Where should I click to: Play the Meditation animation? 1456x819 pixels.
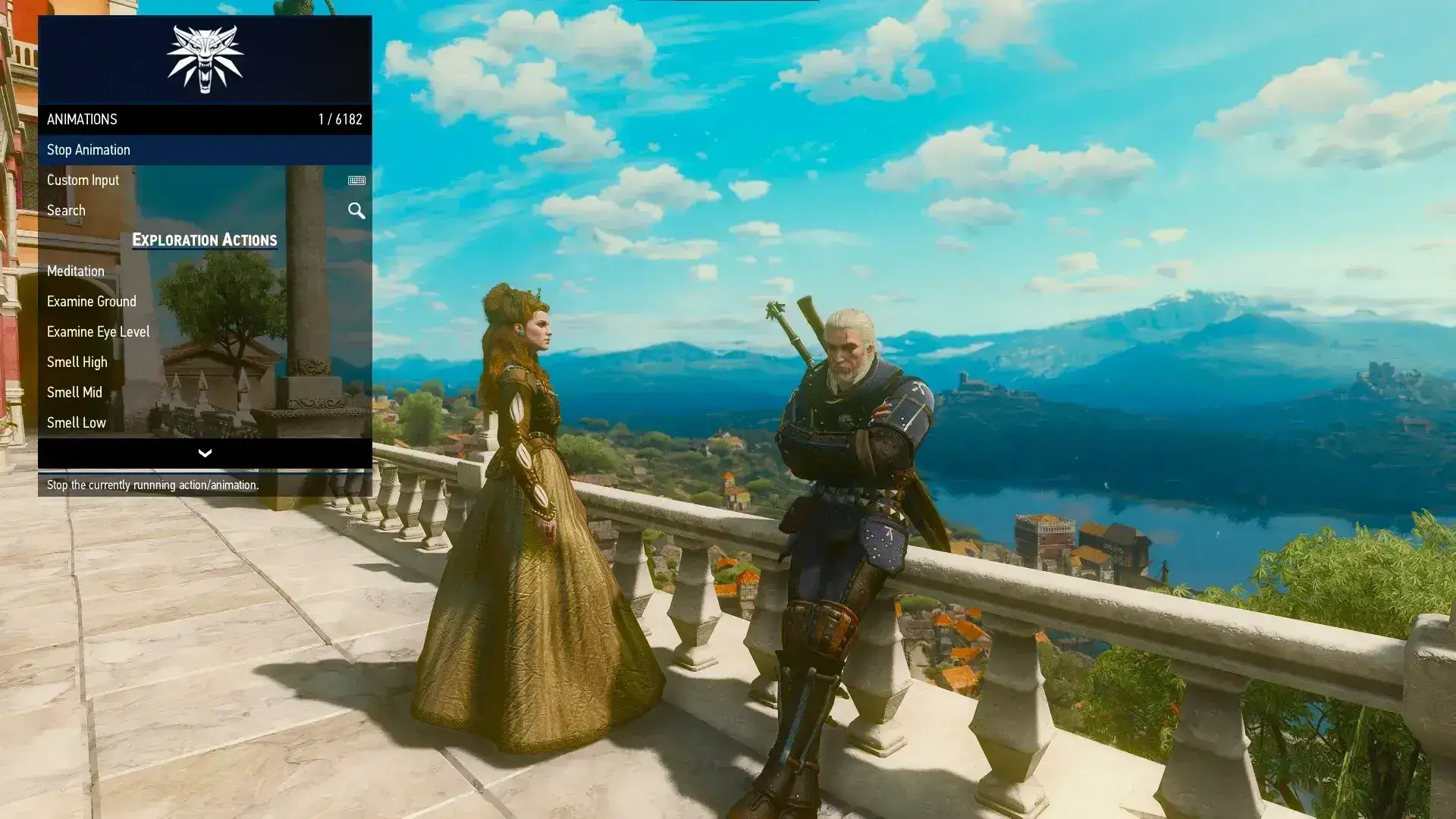pyautogui.click(x=76, y=271)
